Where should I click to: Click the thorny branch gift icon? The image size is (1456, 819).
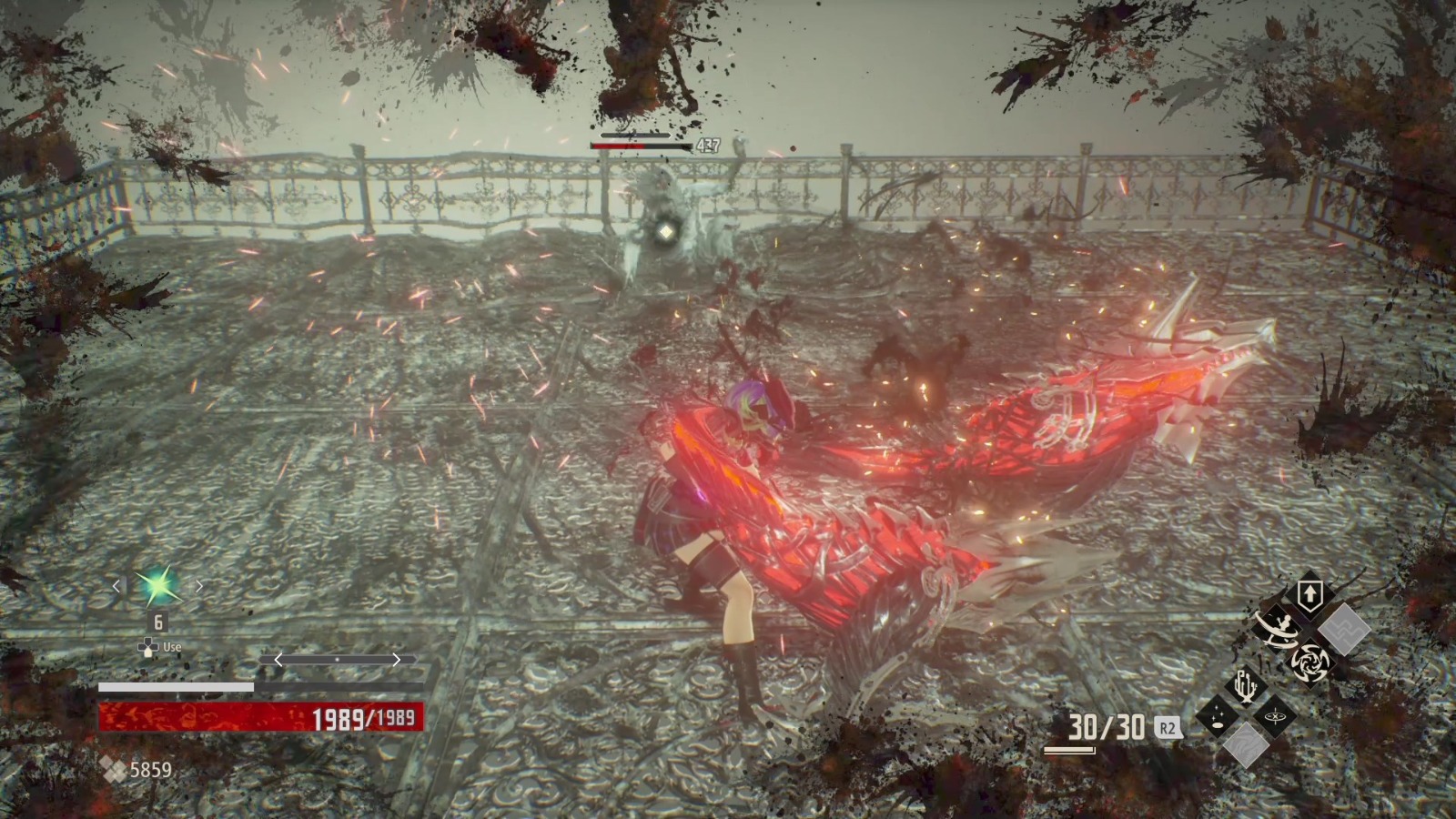point(1245,686)
